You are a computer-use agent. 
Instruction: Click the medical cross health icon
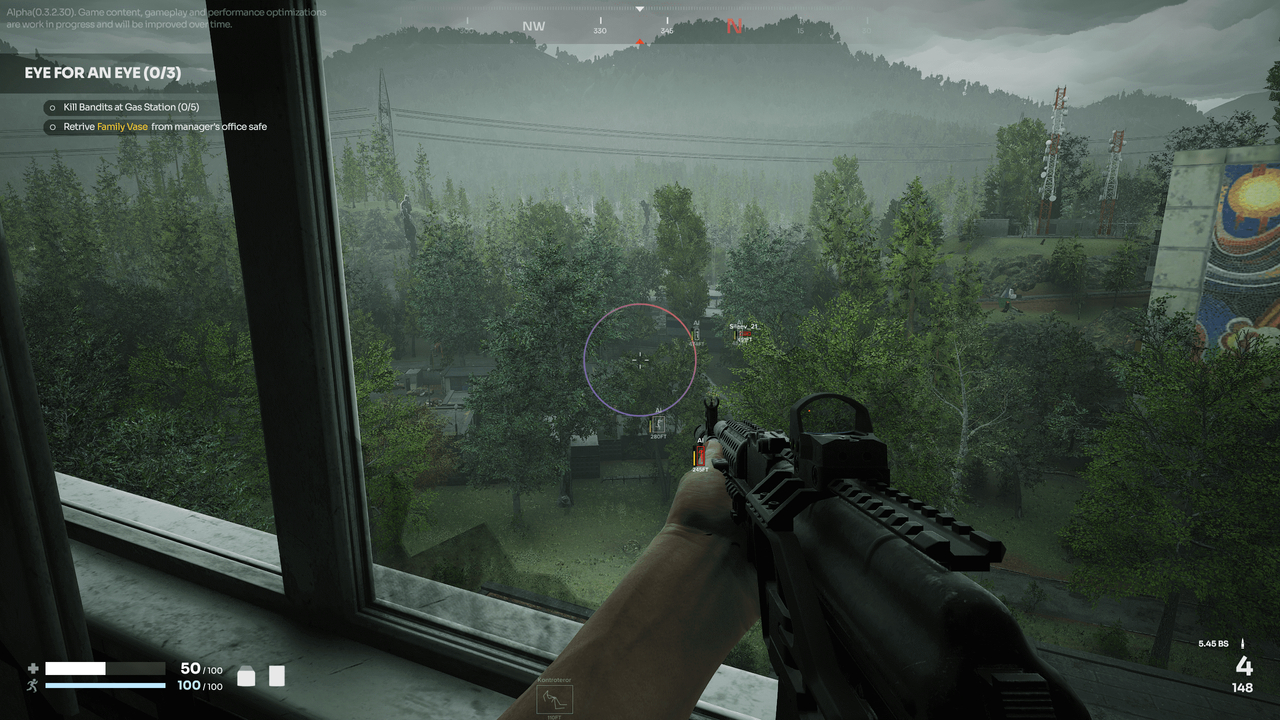[33, 667]
